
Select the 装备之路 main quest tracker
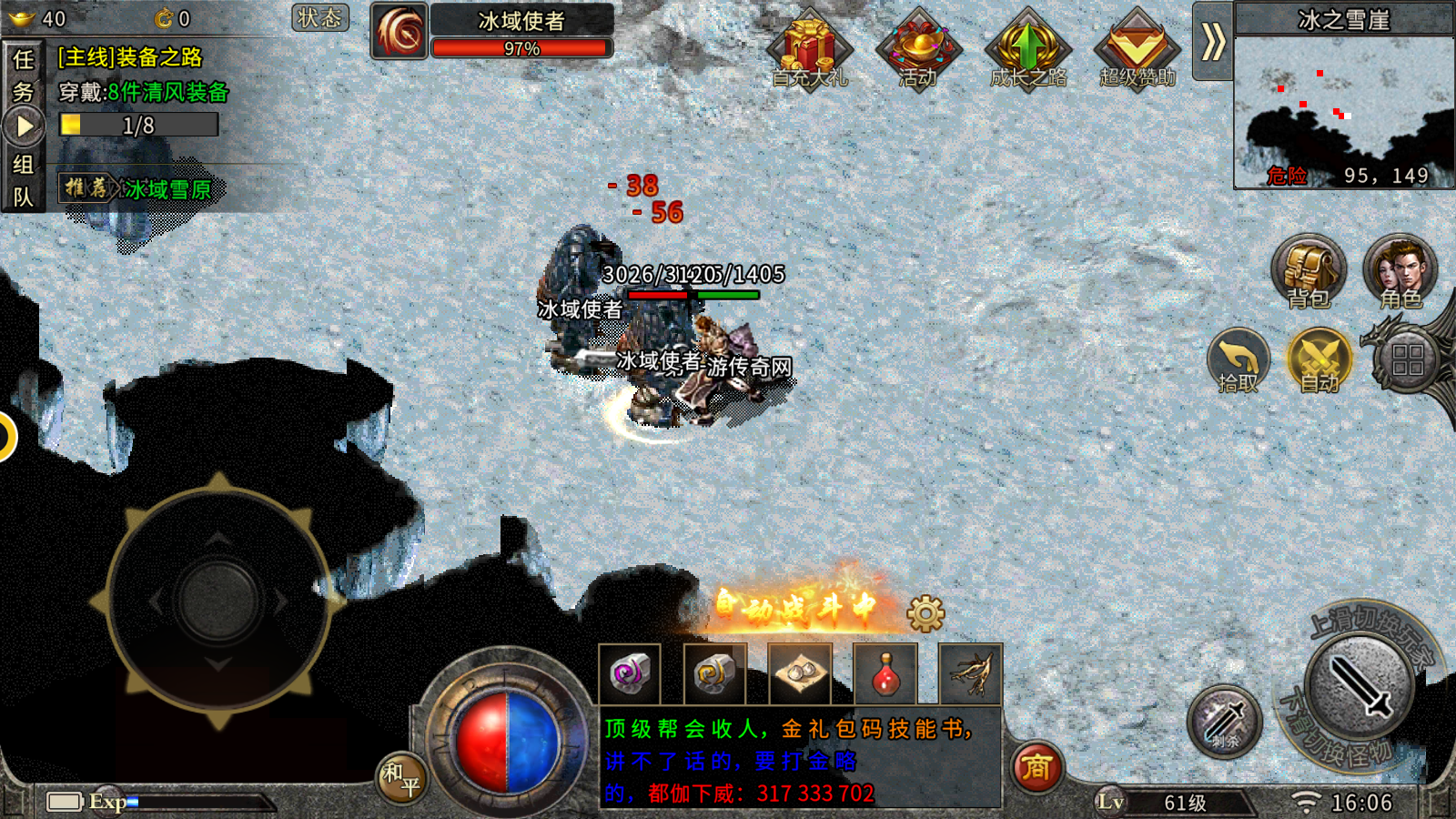coord(143,91)
